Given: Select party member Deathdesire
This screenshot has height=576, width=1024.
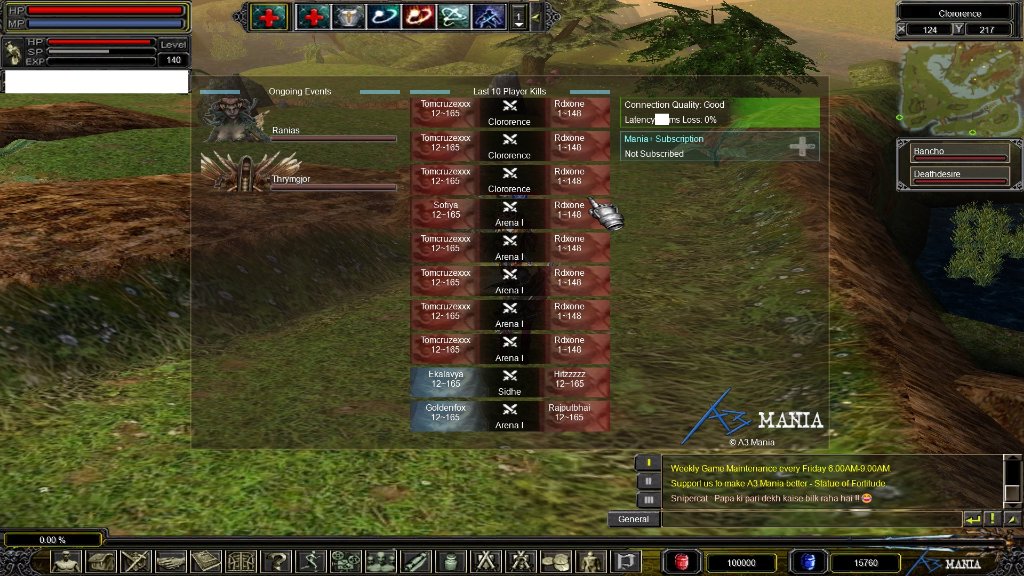Looking at the screenshot, I should (x=958, y=177).
